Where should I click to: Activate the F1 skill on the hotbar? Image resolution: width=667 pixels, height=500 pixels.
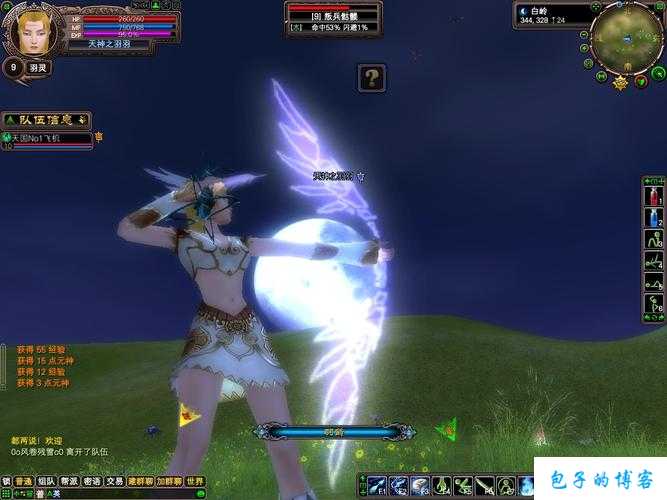(378, 486)
